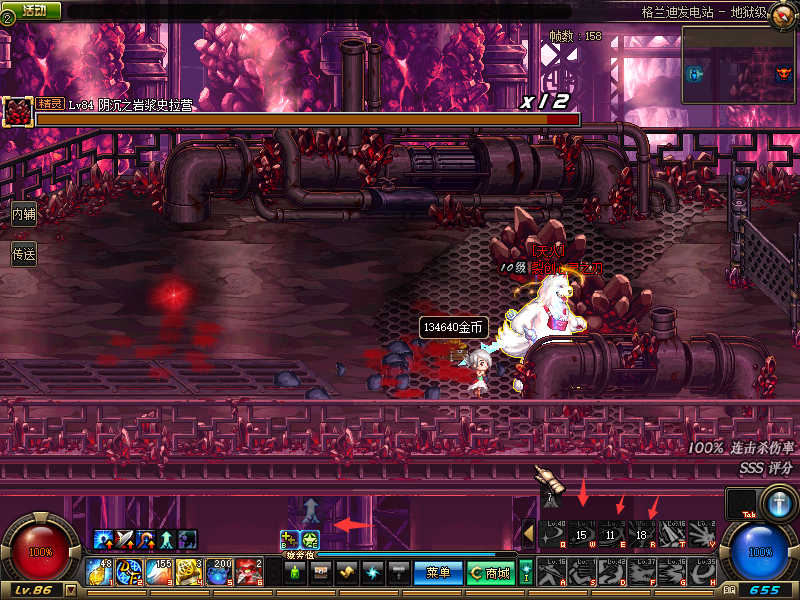Viewport: 800px width, 600px height.
Task: Open the dungeon minimap
Action: coord(738,65)
